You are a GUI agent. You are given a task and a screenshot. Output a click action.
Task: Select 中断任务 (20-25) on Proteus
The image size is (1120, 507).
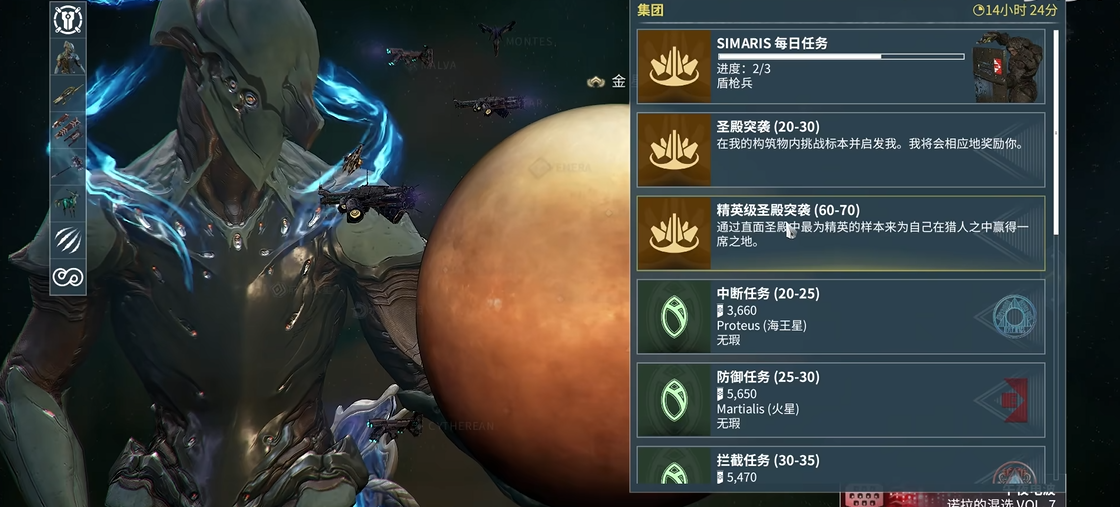(840, 316)
